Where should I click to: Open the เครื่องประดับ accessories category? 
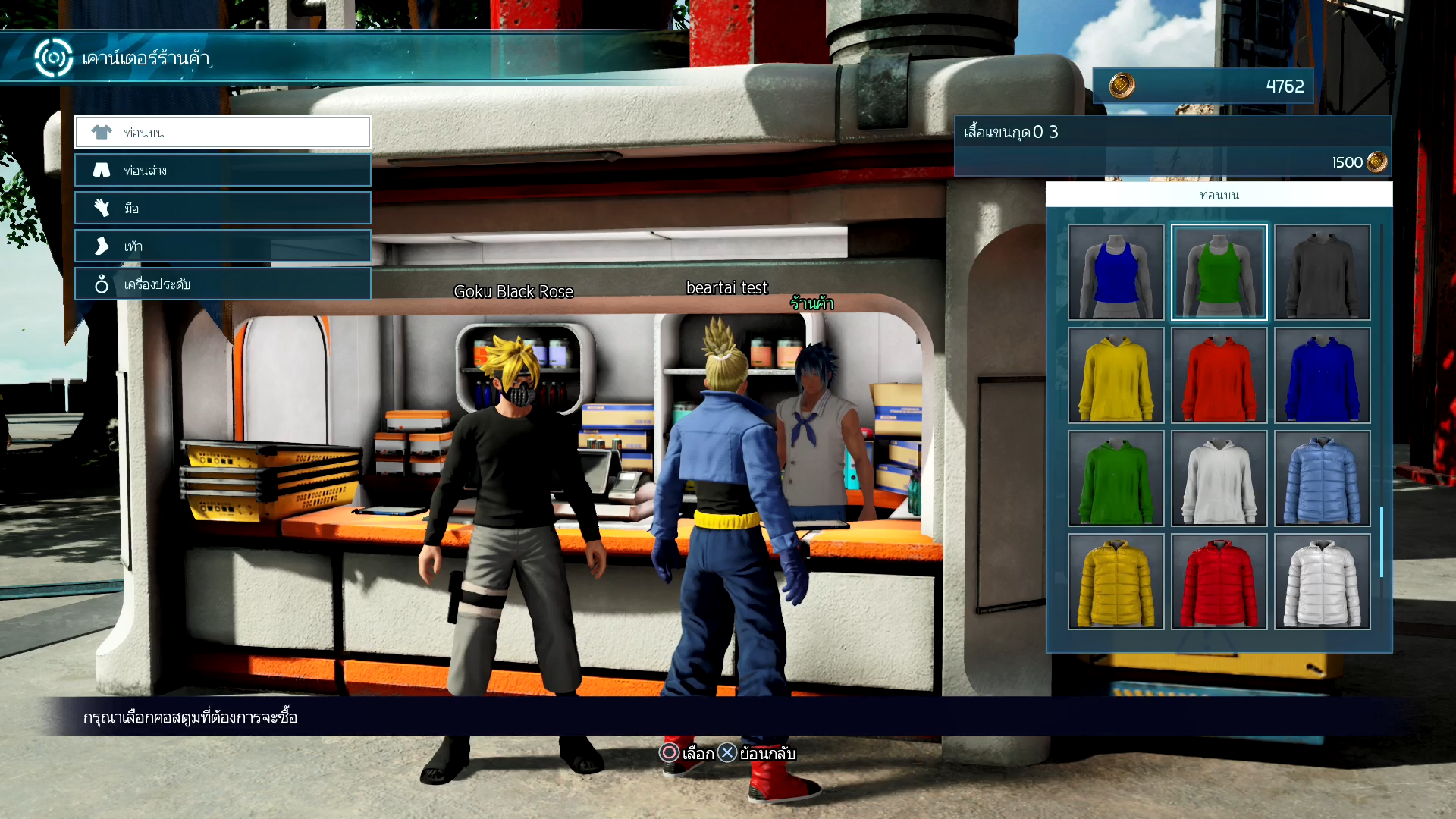pos(222,284)
